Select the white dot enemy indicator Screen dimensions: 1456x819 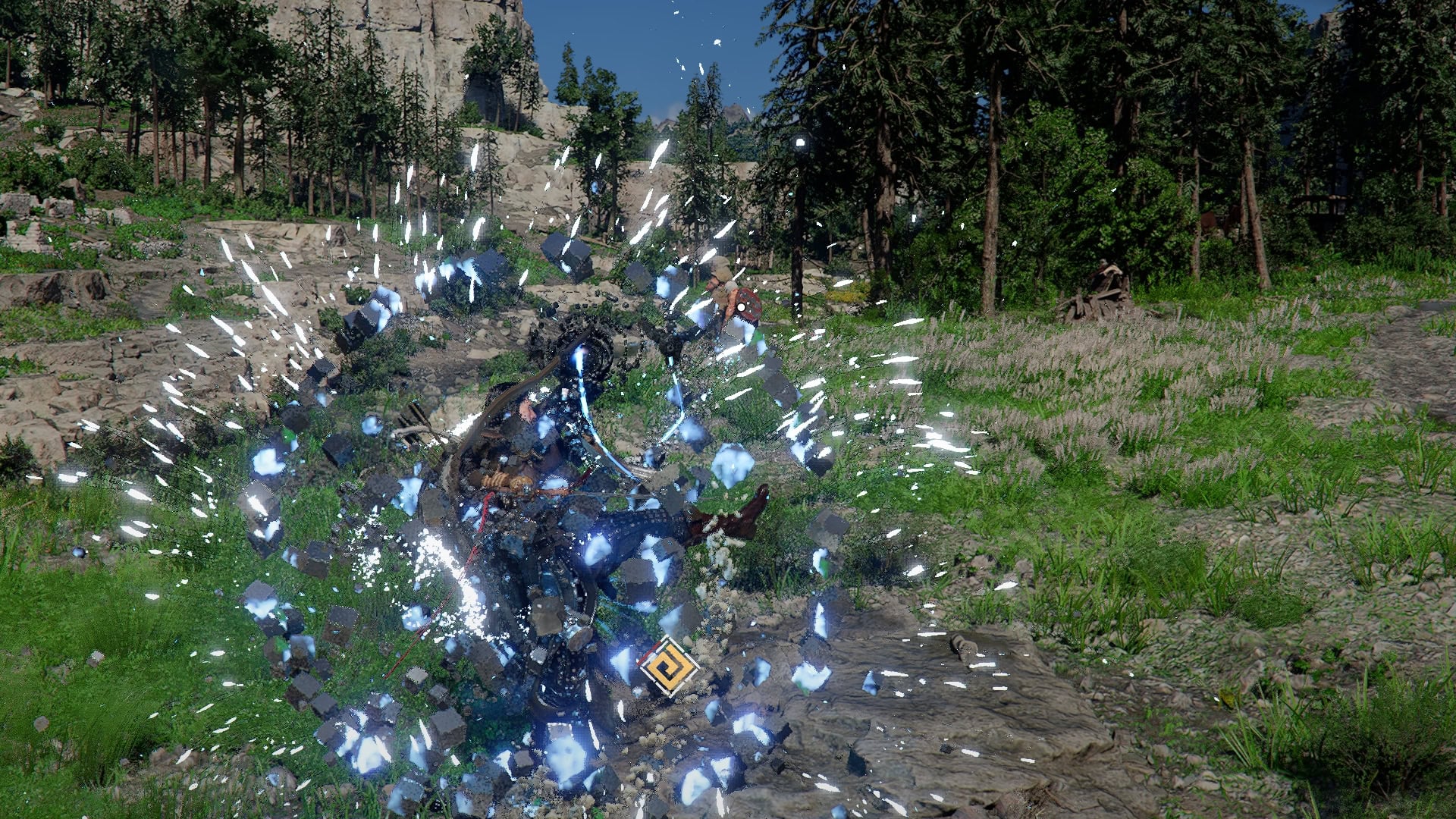coord(742,306)
